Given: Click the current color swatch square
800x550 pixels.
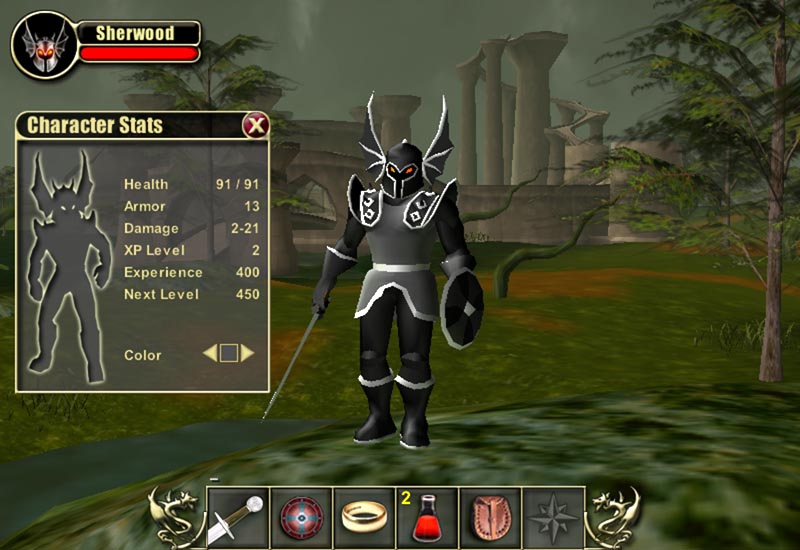Looking at the screenshot, I should click(x=229, y=353).
